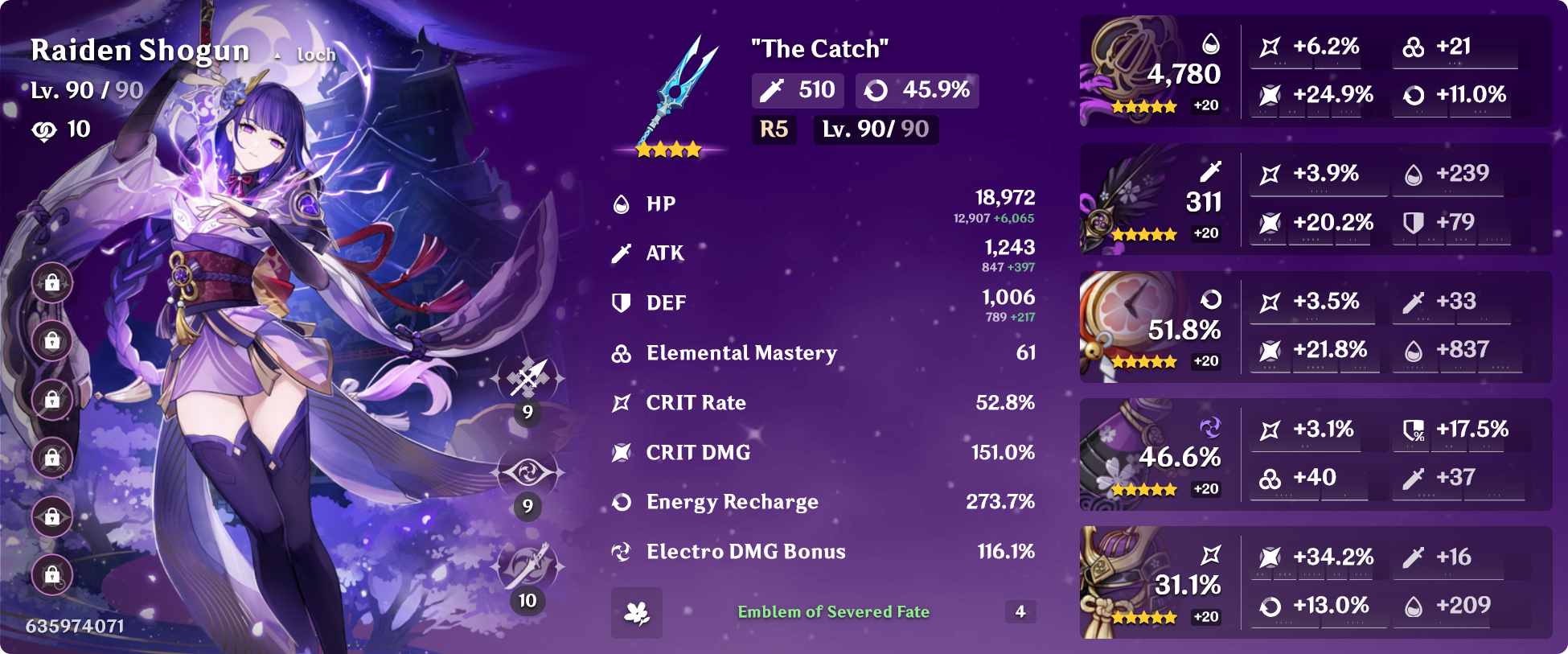
Task: Click the normal attack talent icon
Action: (527, 377)
